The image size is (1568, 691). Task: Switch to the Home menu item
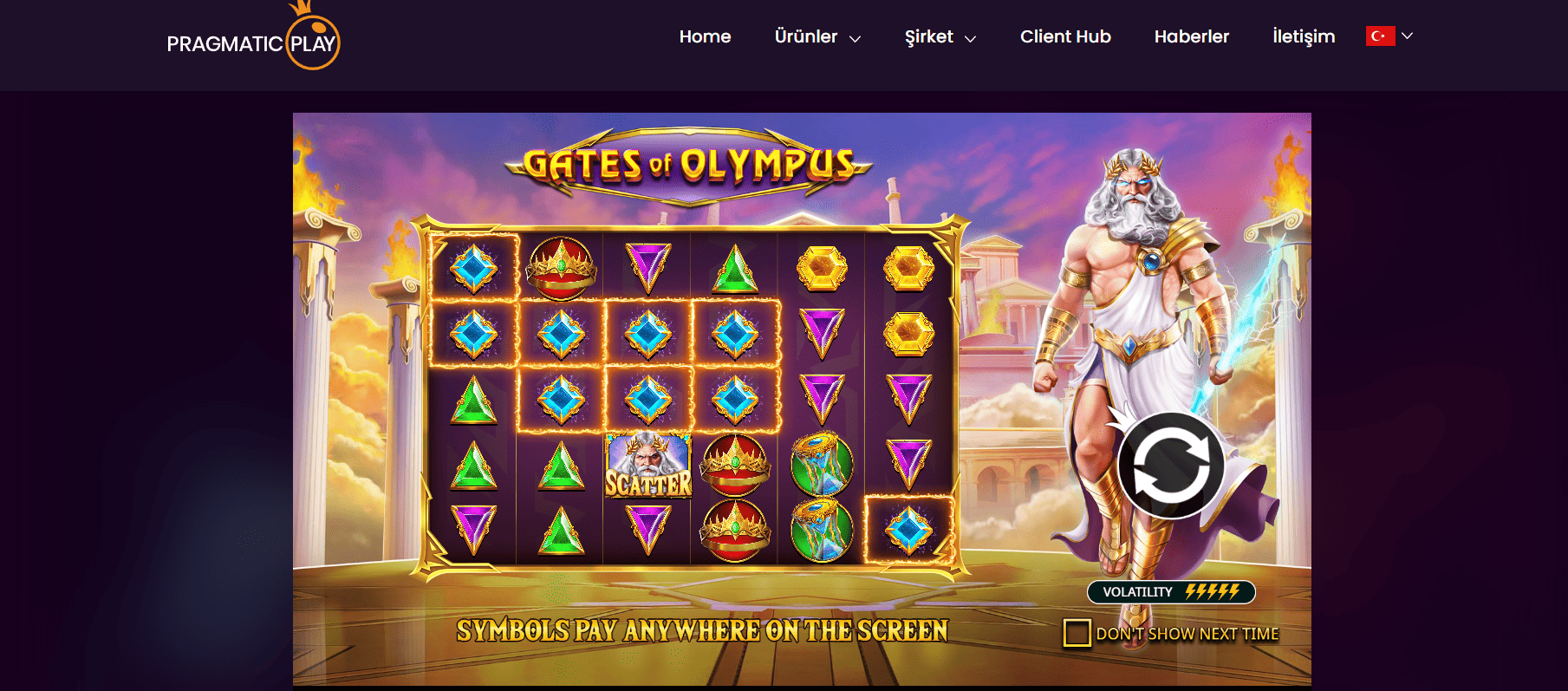(705, 36)
